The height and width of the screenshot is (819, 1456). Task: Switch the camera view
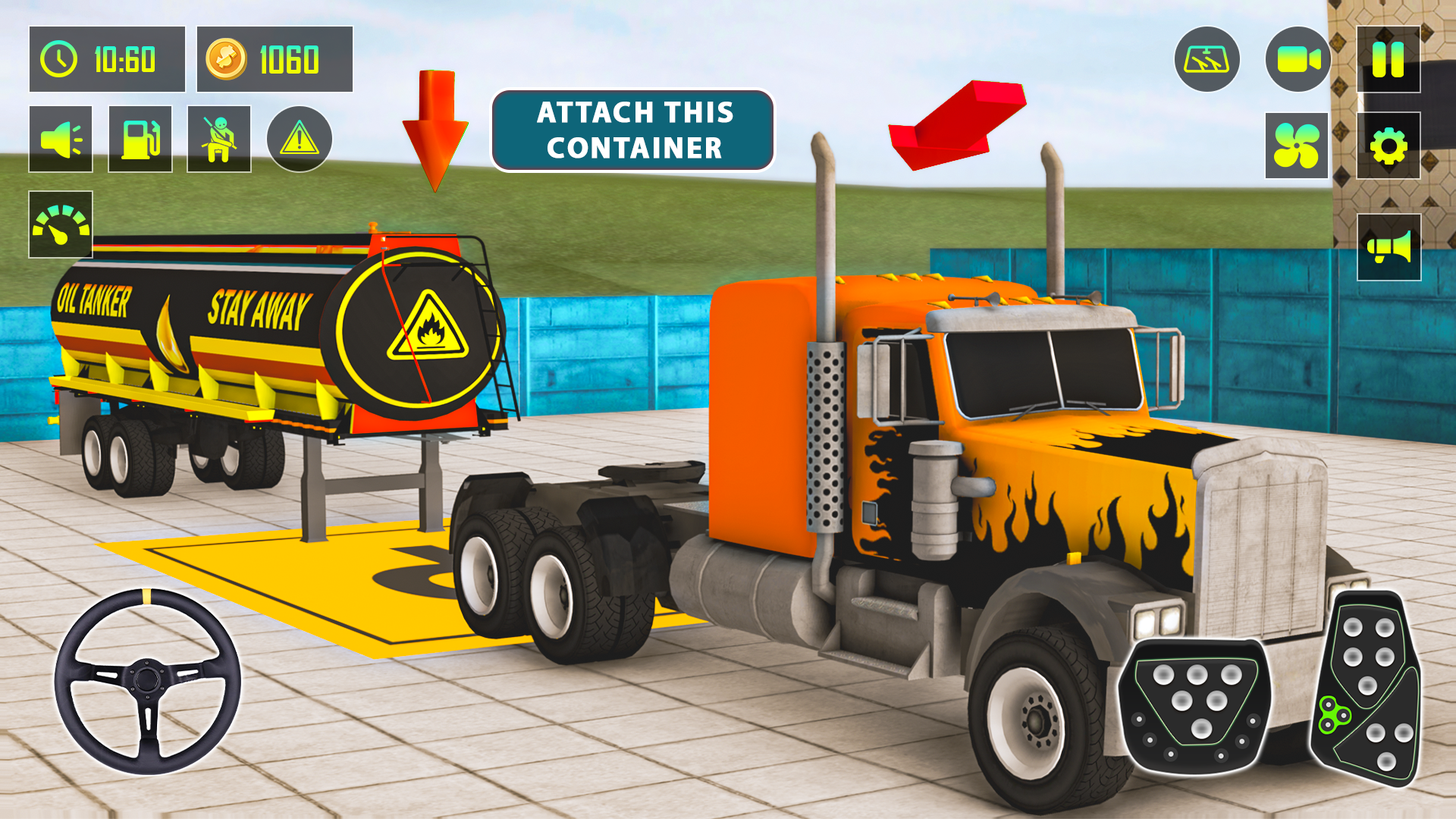pos(1298,57)
